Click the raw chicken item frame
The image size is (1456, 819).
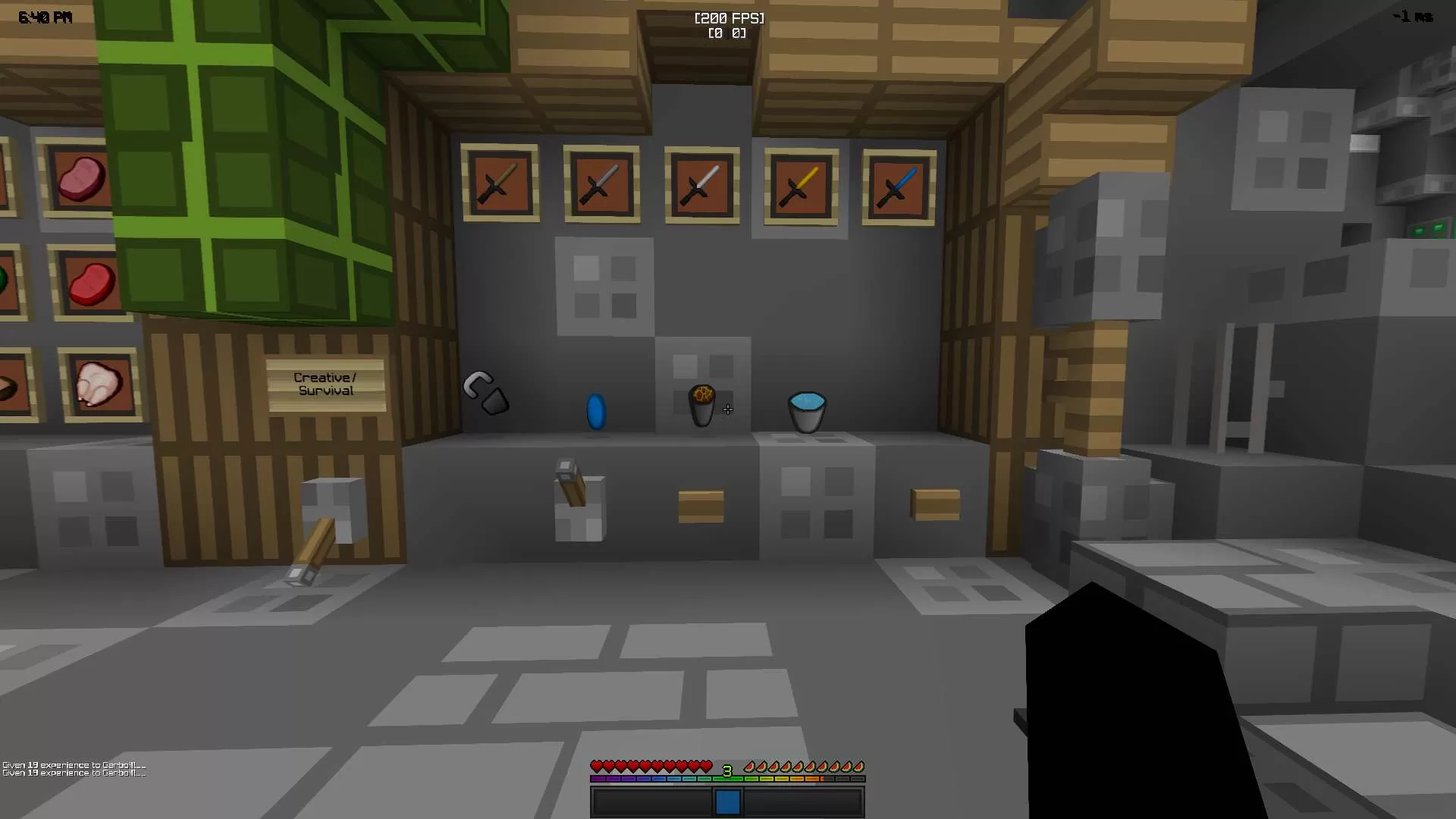tap(101, 384)
